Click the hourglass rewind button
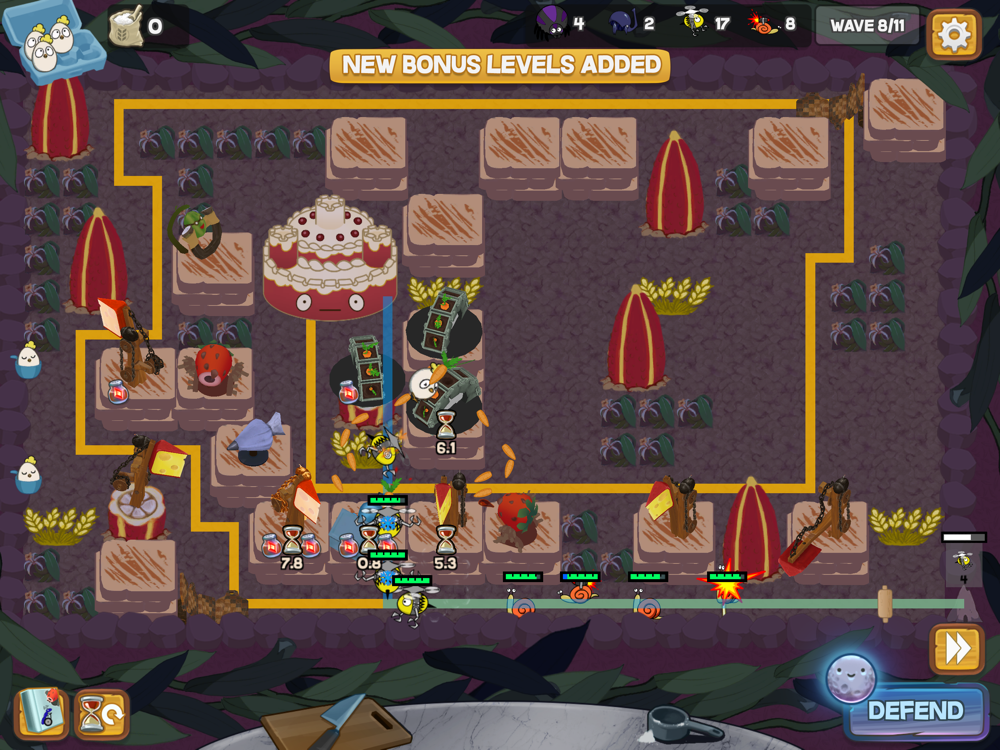1000x750 pixels. (101, 714)
